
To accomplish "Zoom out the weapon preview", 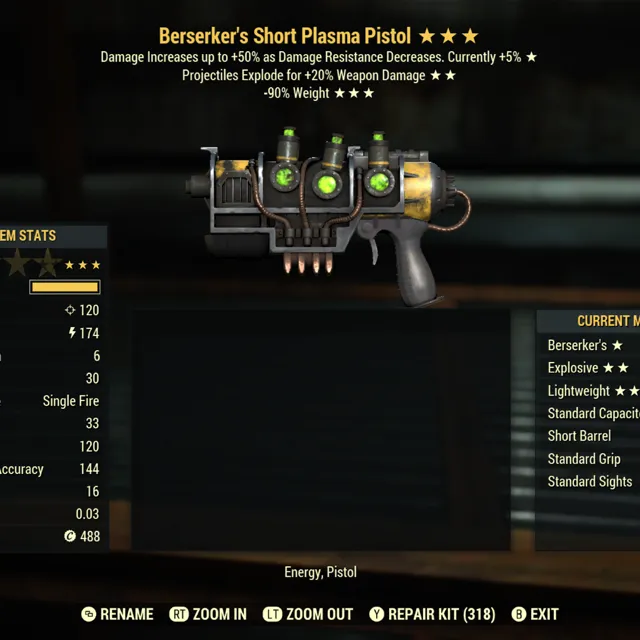I will 307,614.
